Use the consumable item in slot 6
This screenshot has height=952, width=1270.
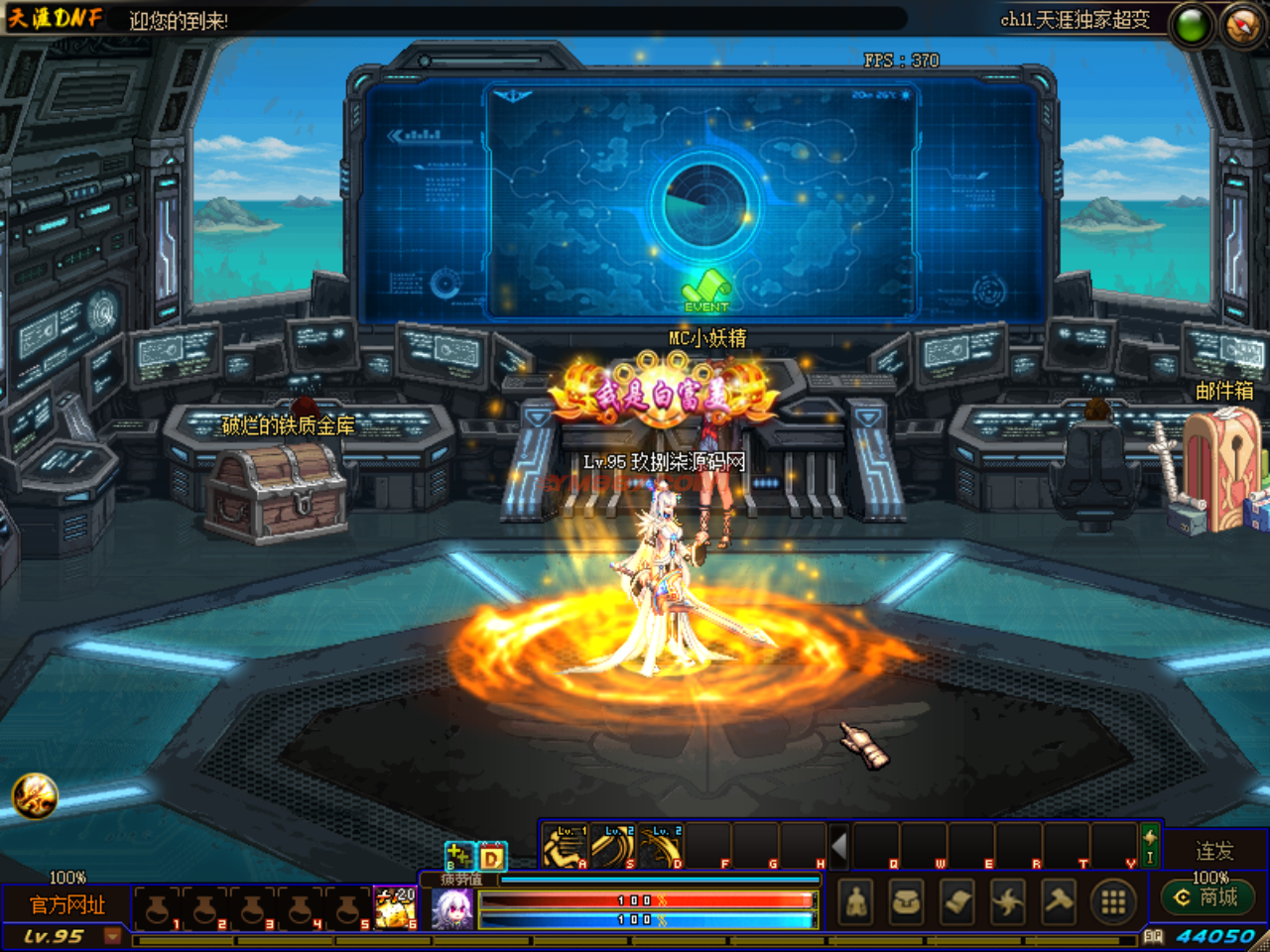pos(395,906)
